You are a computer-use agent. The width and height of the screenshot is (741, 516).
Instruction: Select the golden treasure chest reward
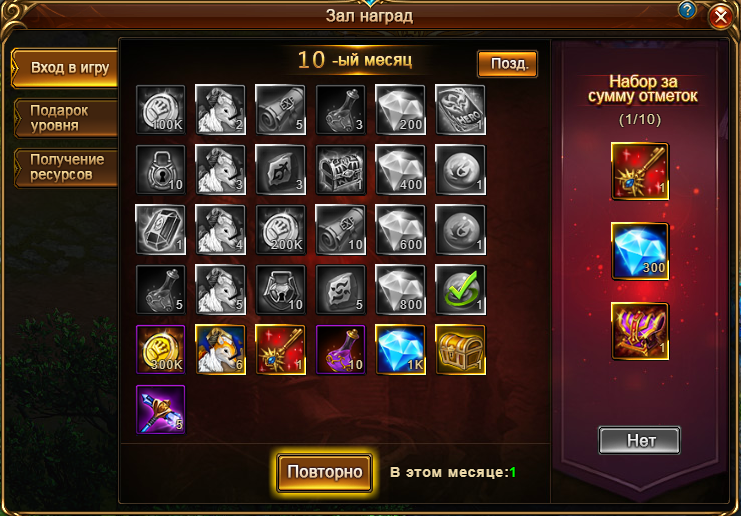460,349
